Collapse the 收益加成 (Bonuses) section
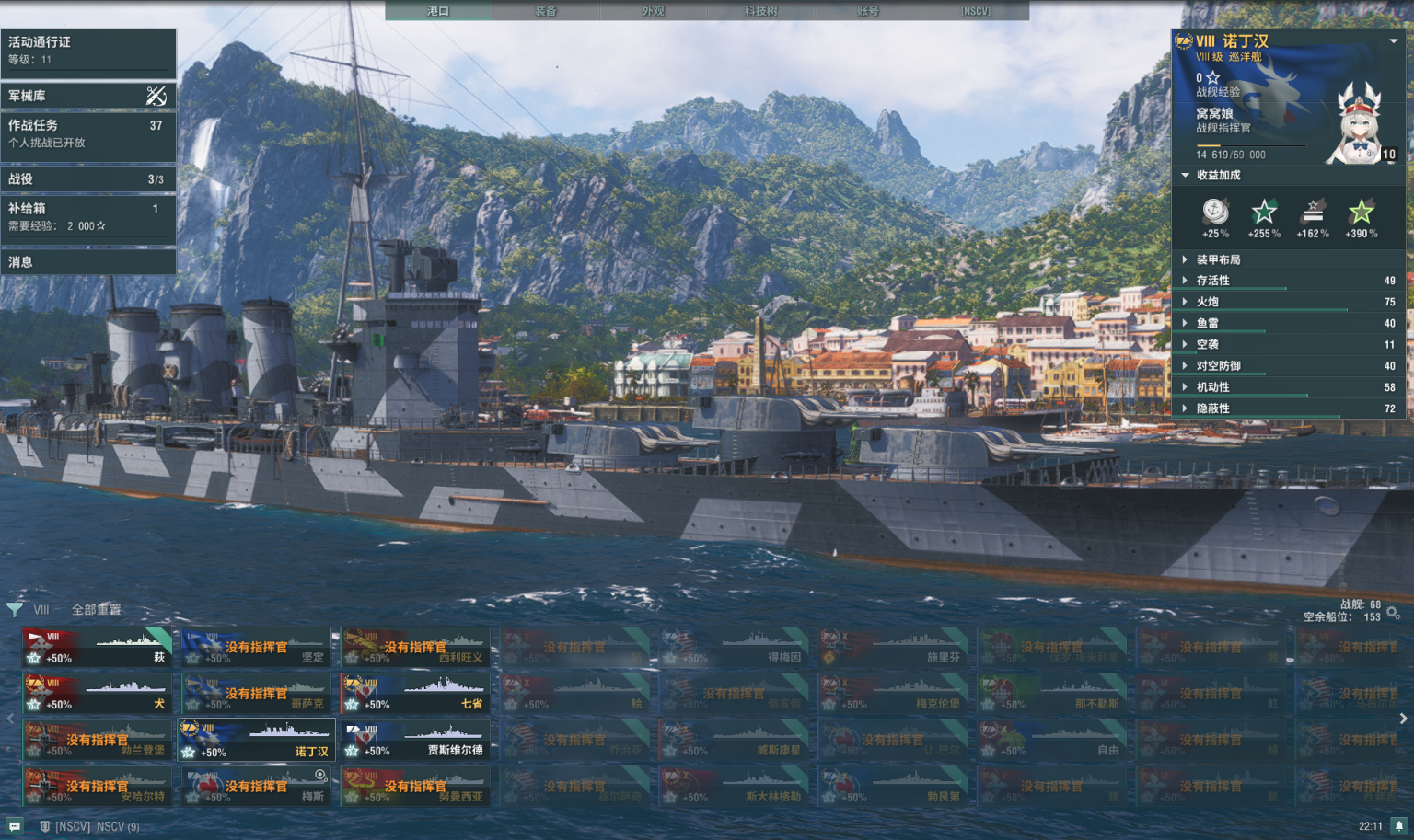 pos(1218,175)
